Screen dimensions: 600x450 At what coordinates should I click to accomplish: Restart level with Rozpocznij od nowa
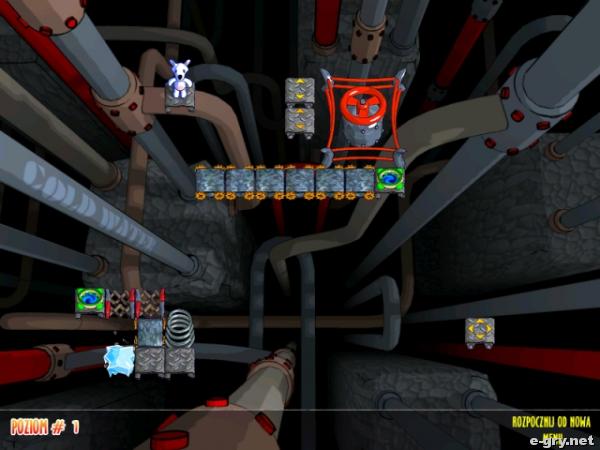551,422
